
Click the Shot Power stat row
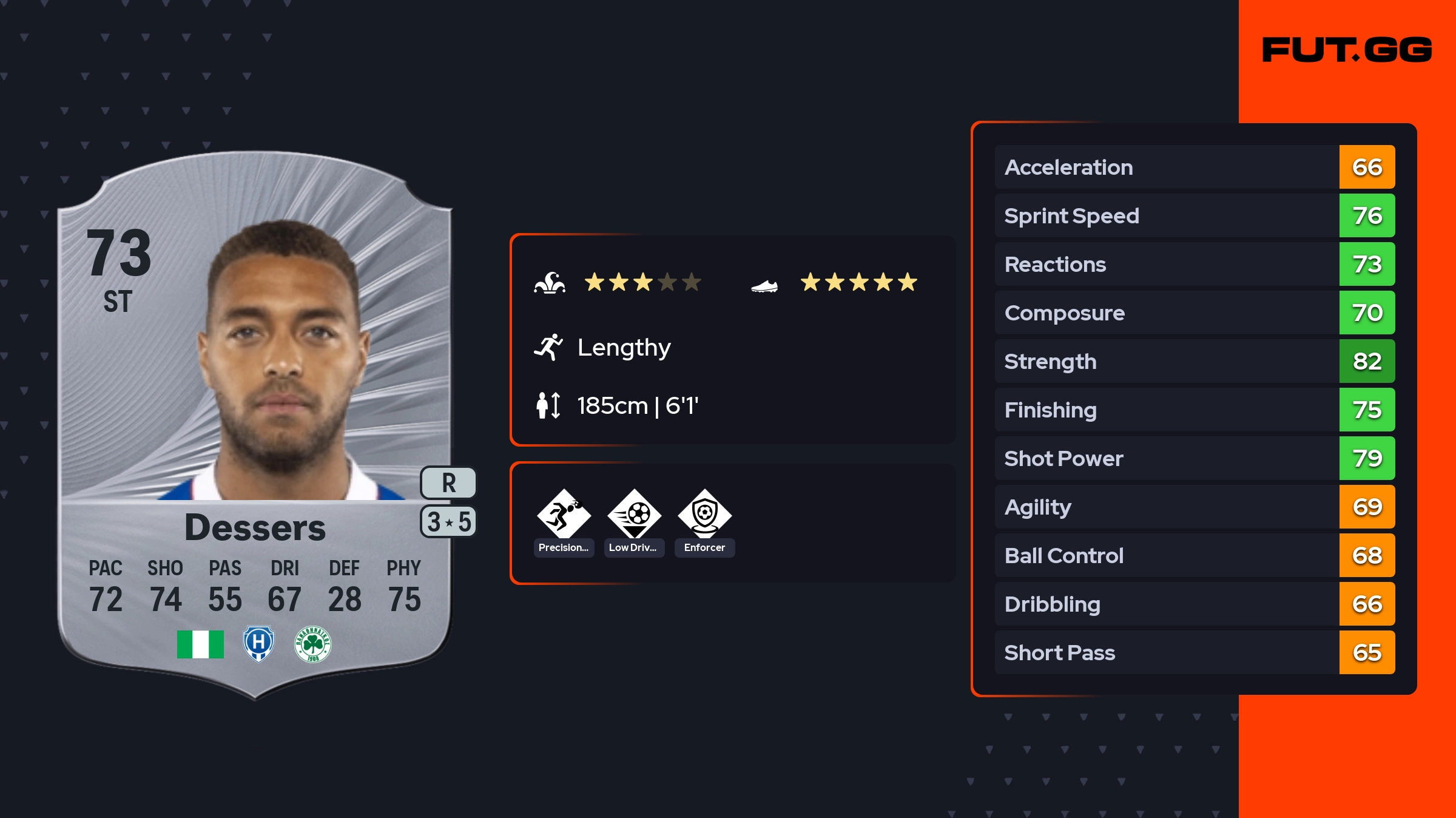coord(1194,458)
